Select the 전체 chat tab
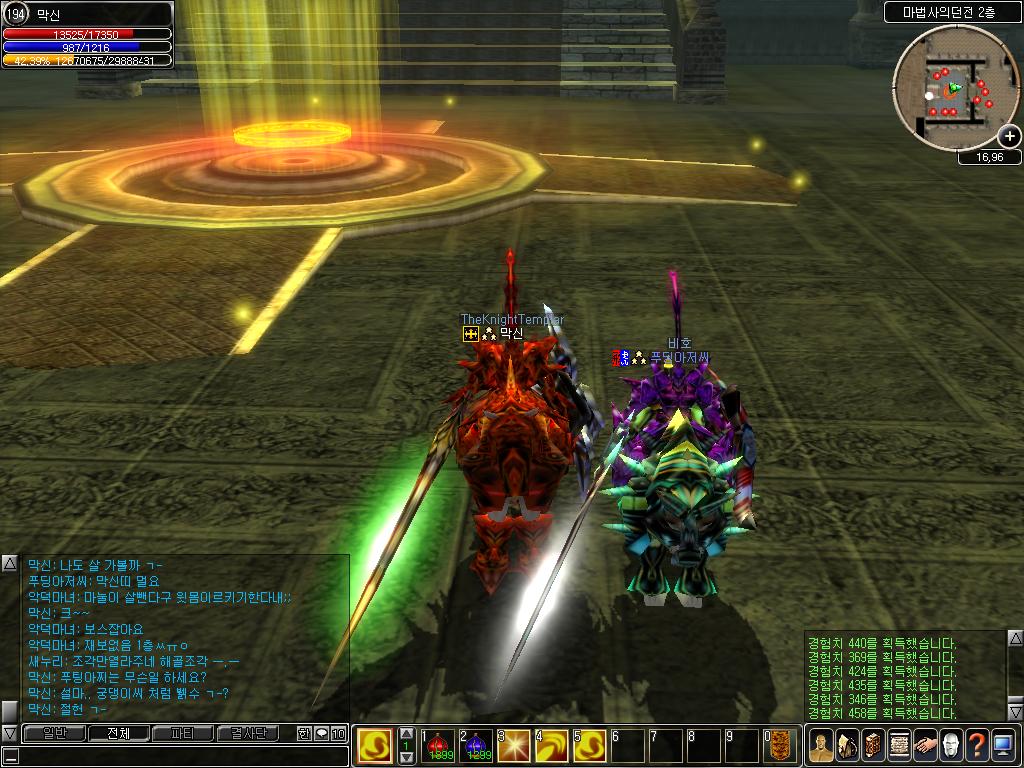 coord(119,733)
